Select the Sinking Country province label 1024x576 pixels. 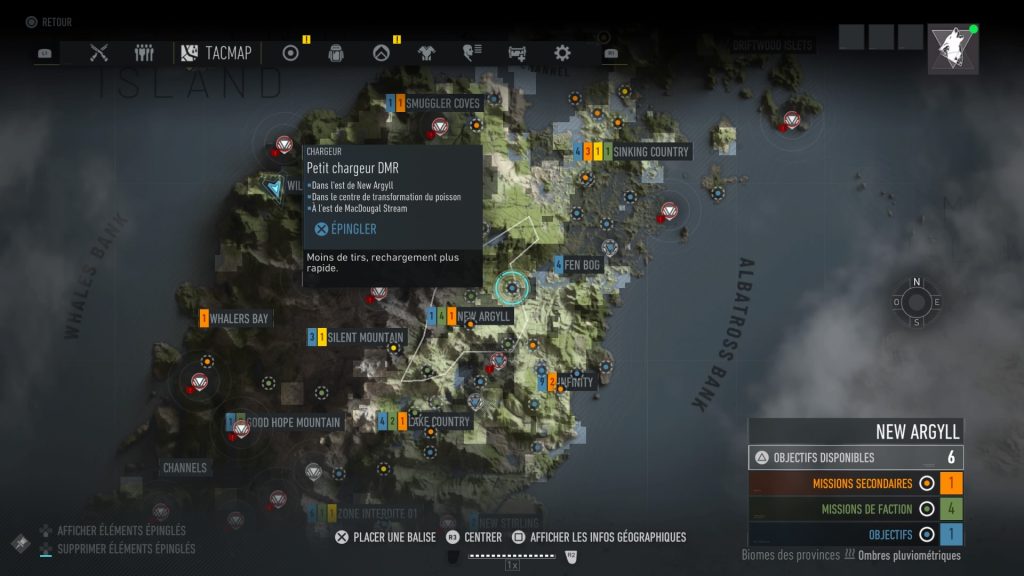point(650,152)
